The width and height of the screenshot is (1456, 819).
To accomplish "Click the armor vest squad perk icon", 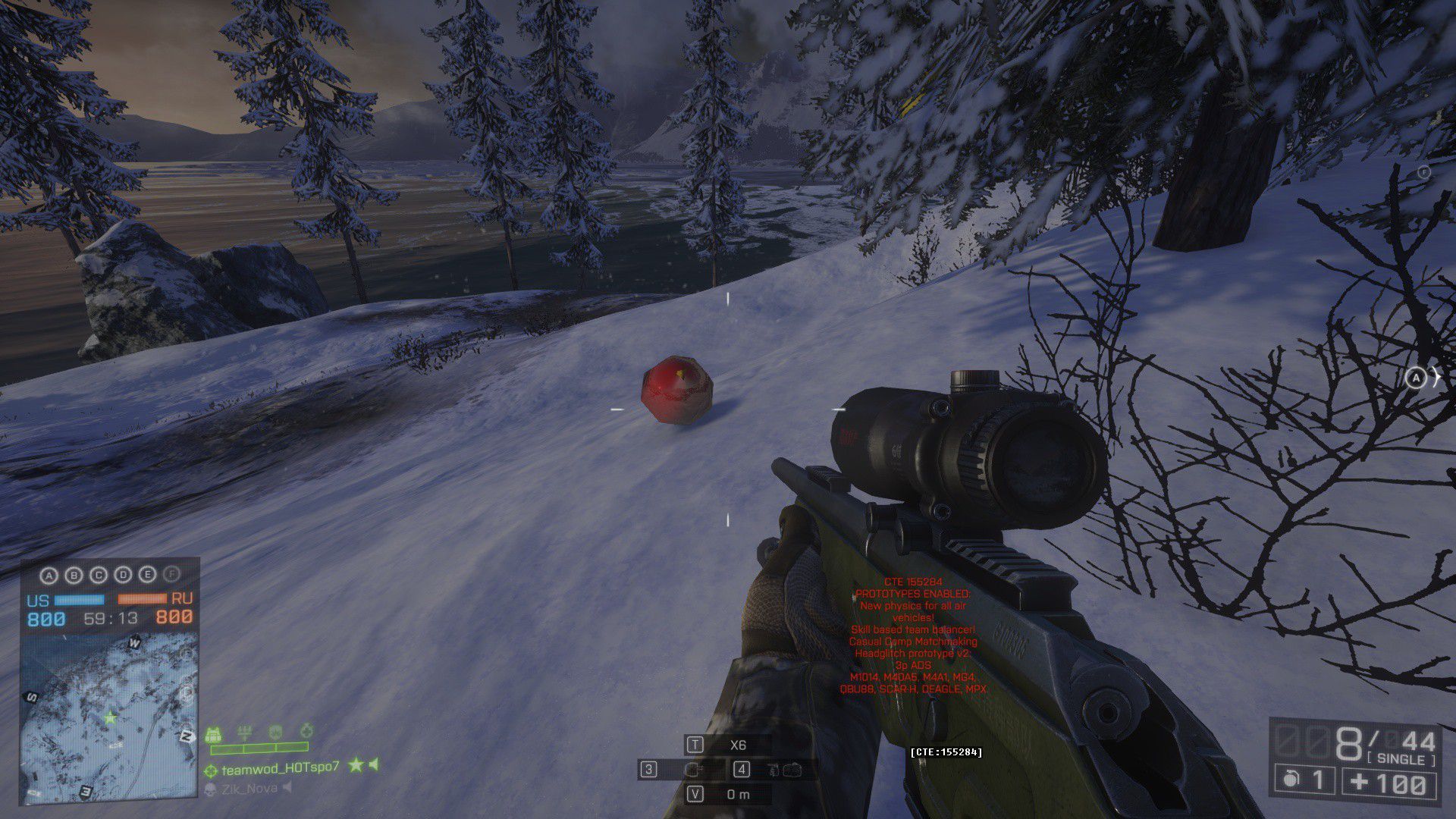I will (x=214, y=734).
